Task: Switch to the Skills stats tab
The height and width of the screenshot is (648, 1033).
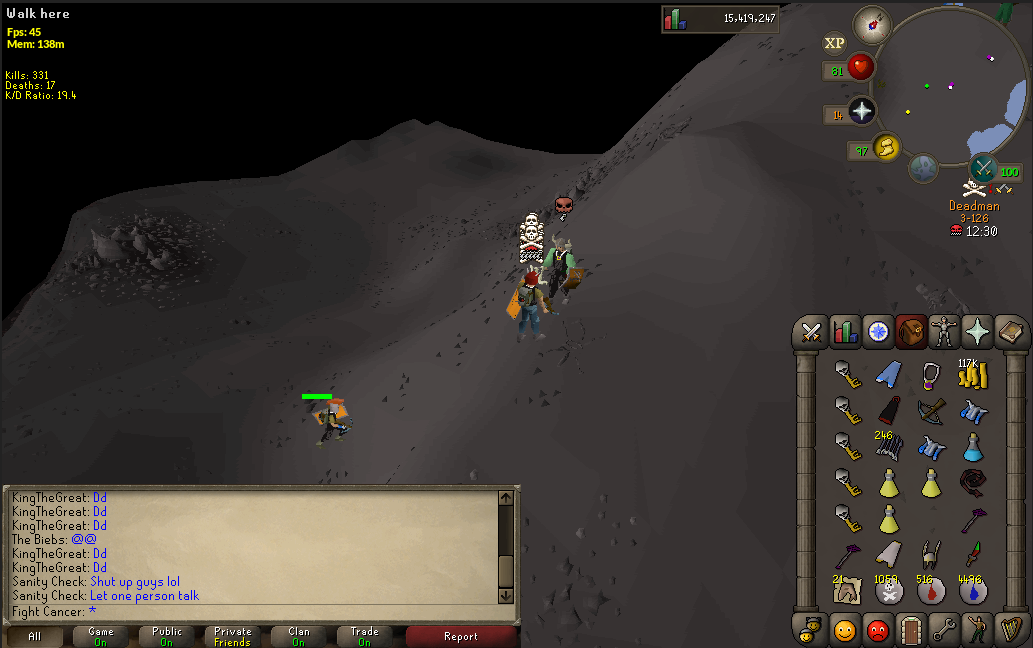Action: pos(845,332)
